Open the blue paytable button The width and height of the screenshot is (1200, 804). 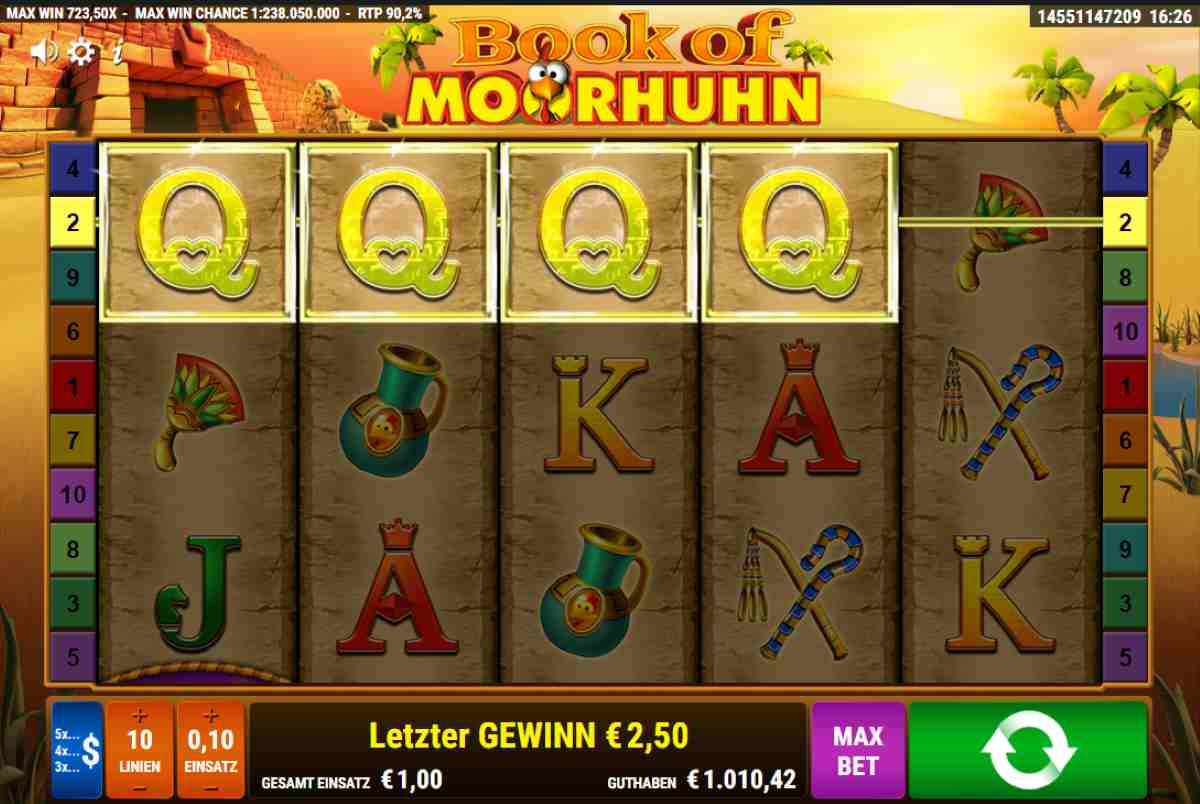click(77, 750)
